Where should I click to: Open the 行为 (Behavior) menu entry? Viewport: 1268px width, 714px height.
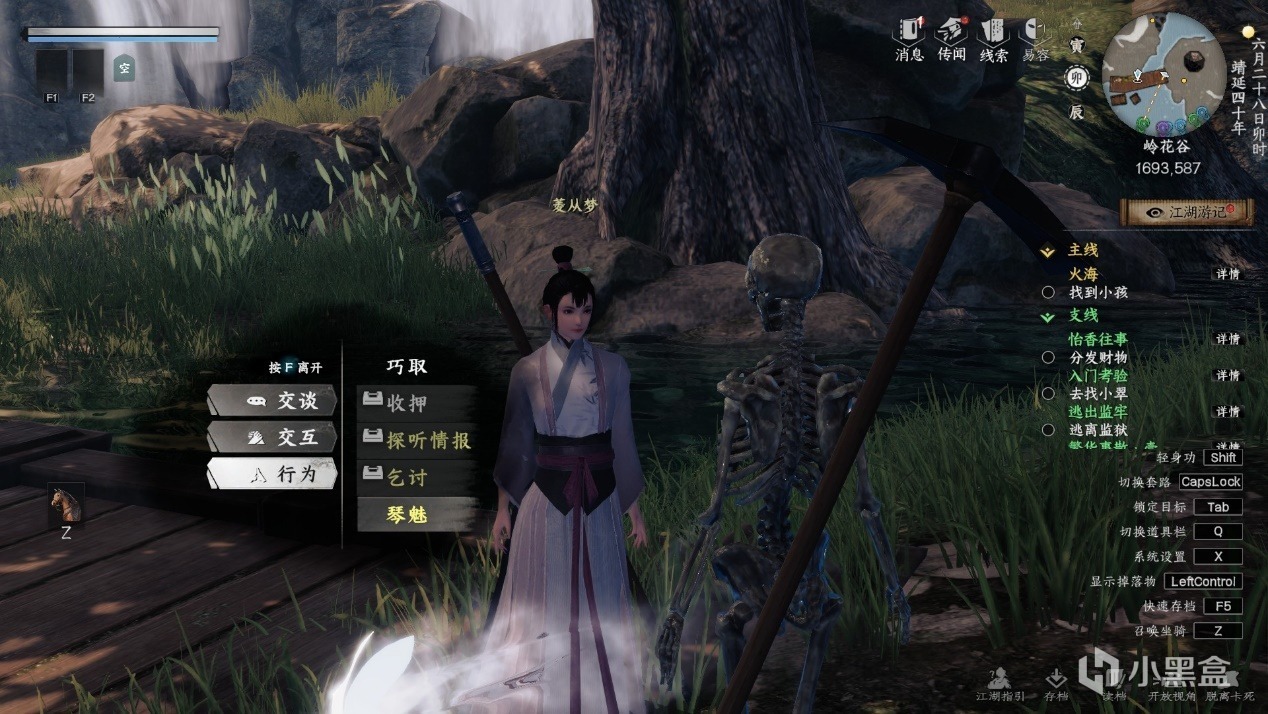pyautogui.click(x=272, y=474)
